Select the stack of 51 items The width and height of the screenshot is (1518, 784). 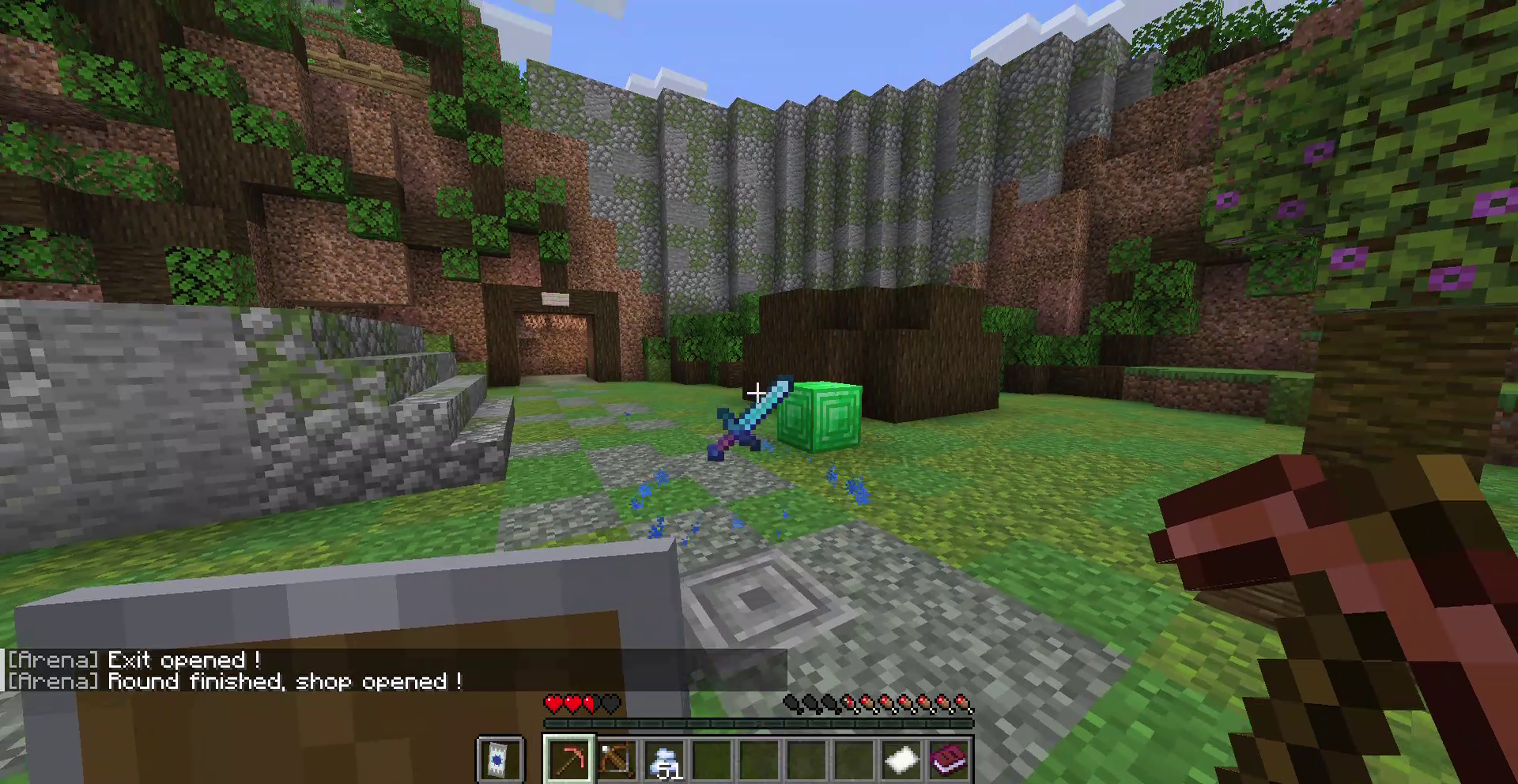tap(664, 760)
